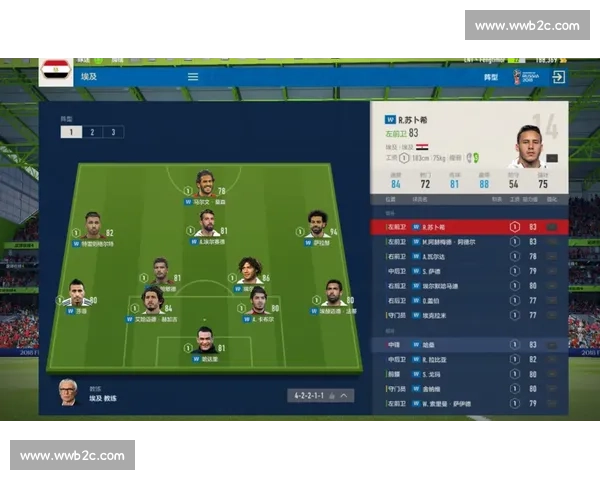
Task: Pick the midfielder rated 86 on the pitch
Action: [x=249, y=270]
